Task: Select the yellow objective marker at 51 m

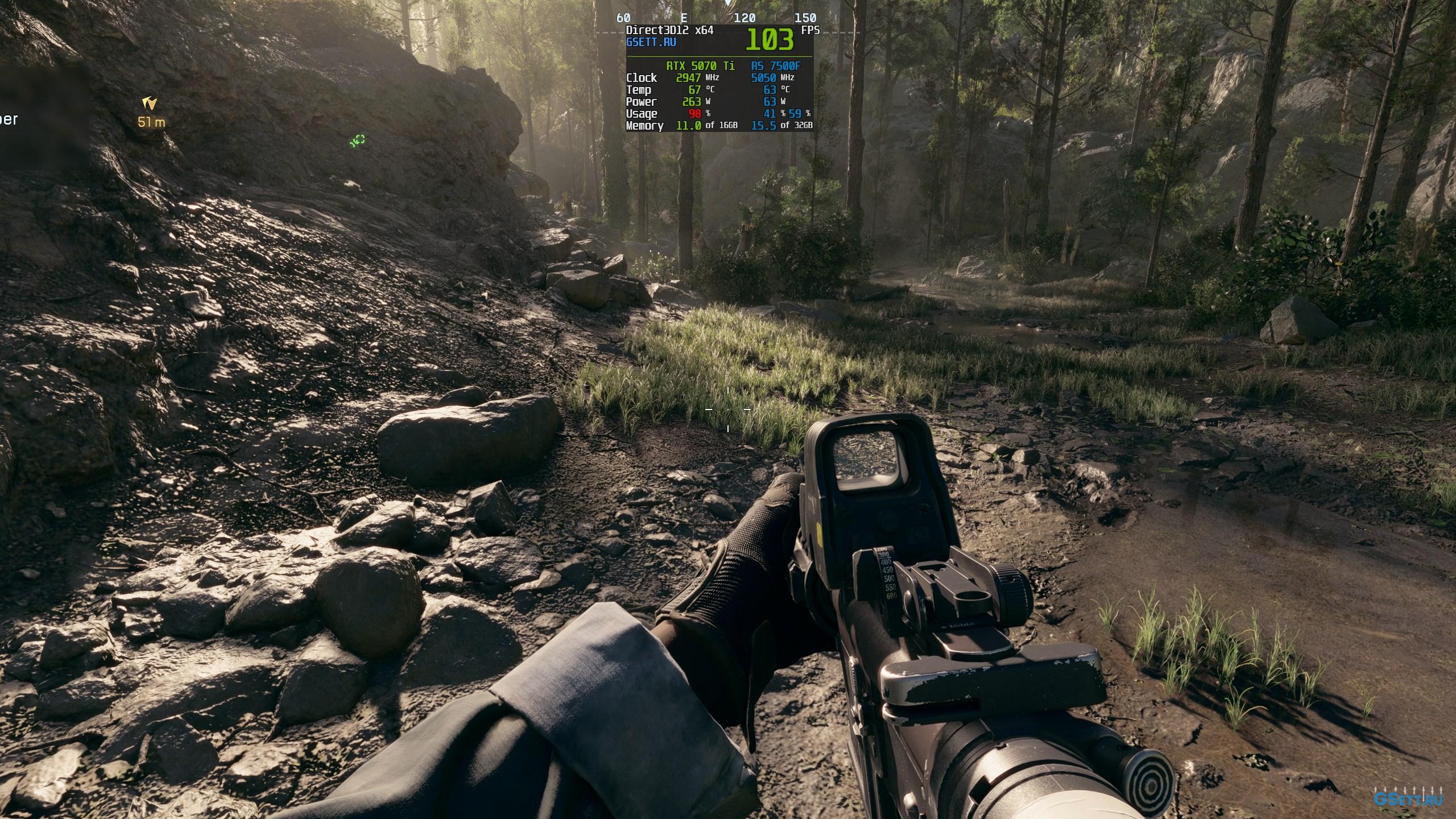Action: (150, 104)
